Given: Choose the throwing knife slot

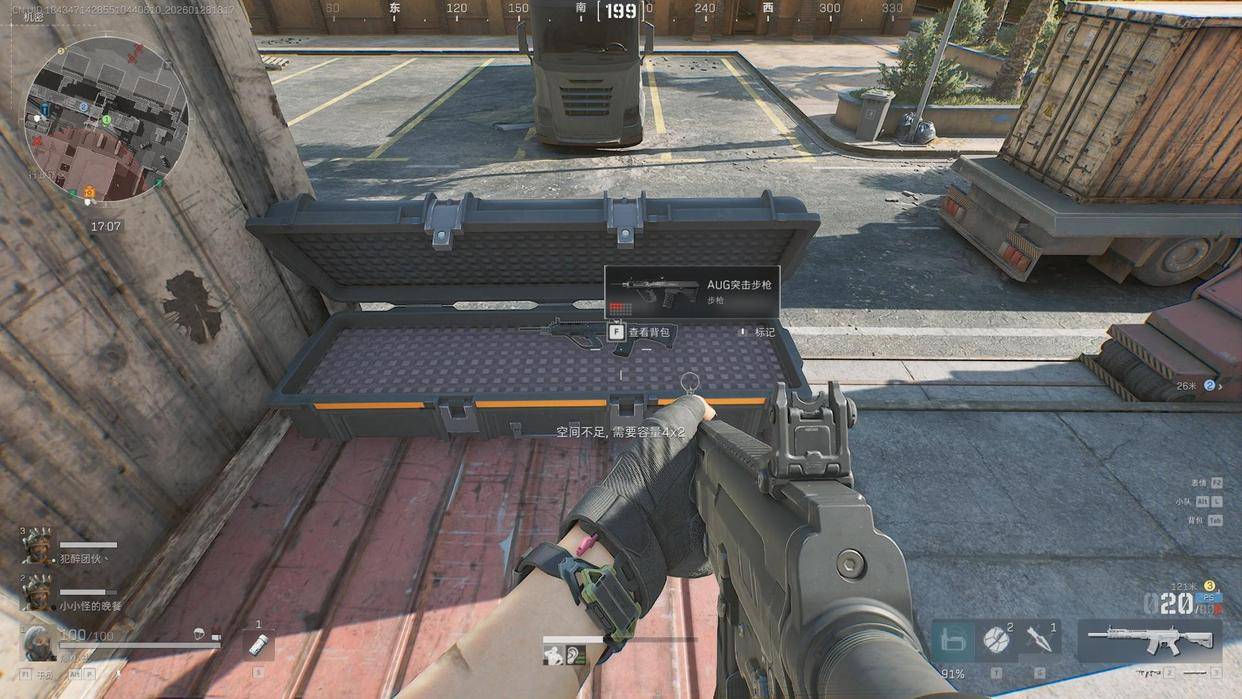Looking at the screenshot, I should (1040, 640).
